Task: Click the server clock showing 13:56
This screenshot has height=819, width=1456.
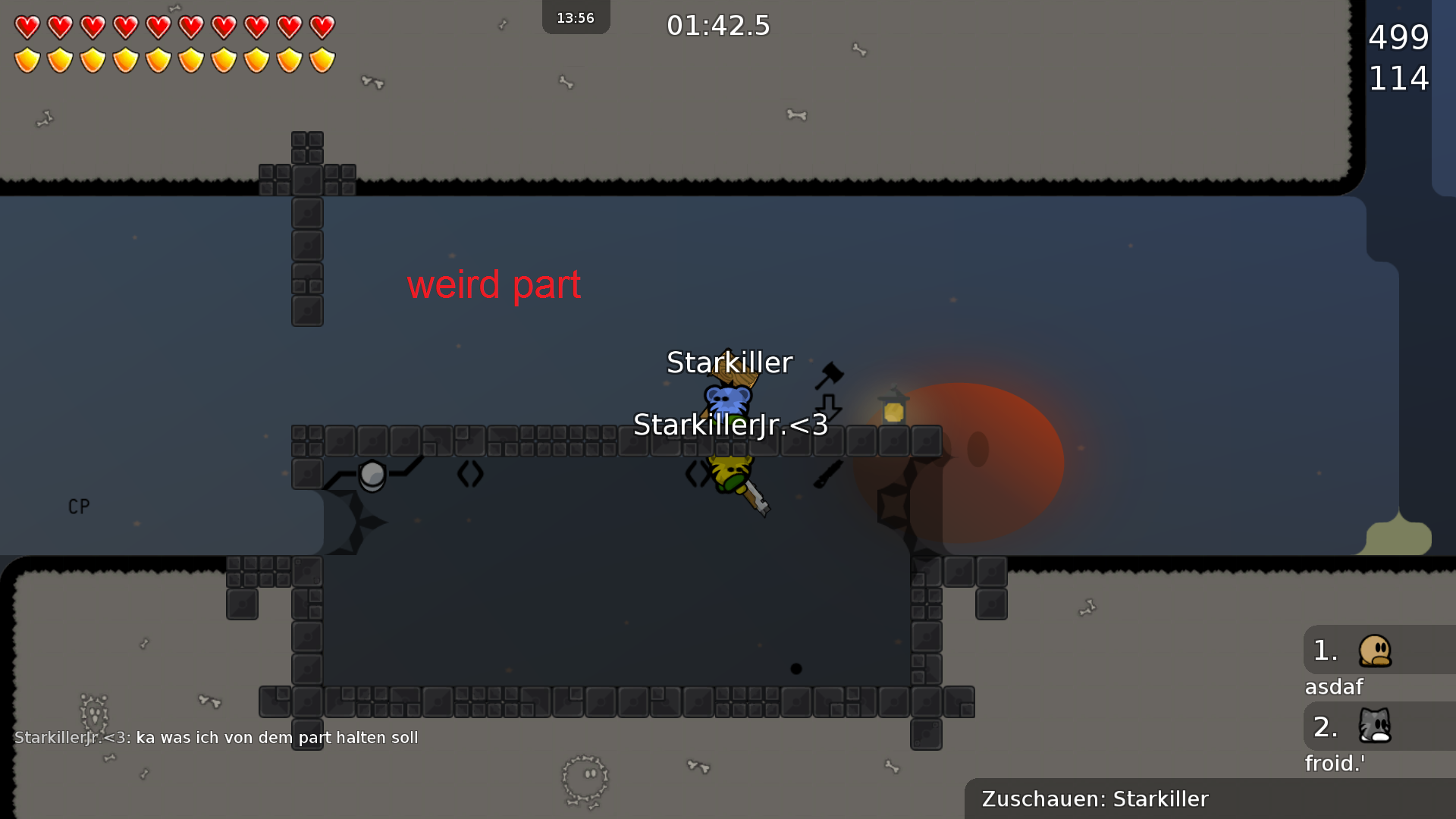Action: click(x=576, y=17)
